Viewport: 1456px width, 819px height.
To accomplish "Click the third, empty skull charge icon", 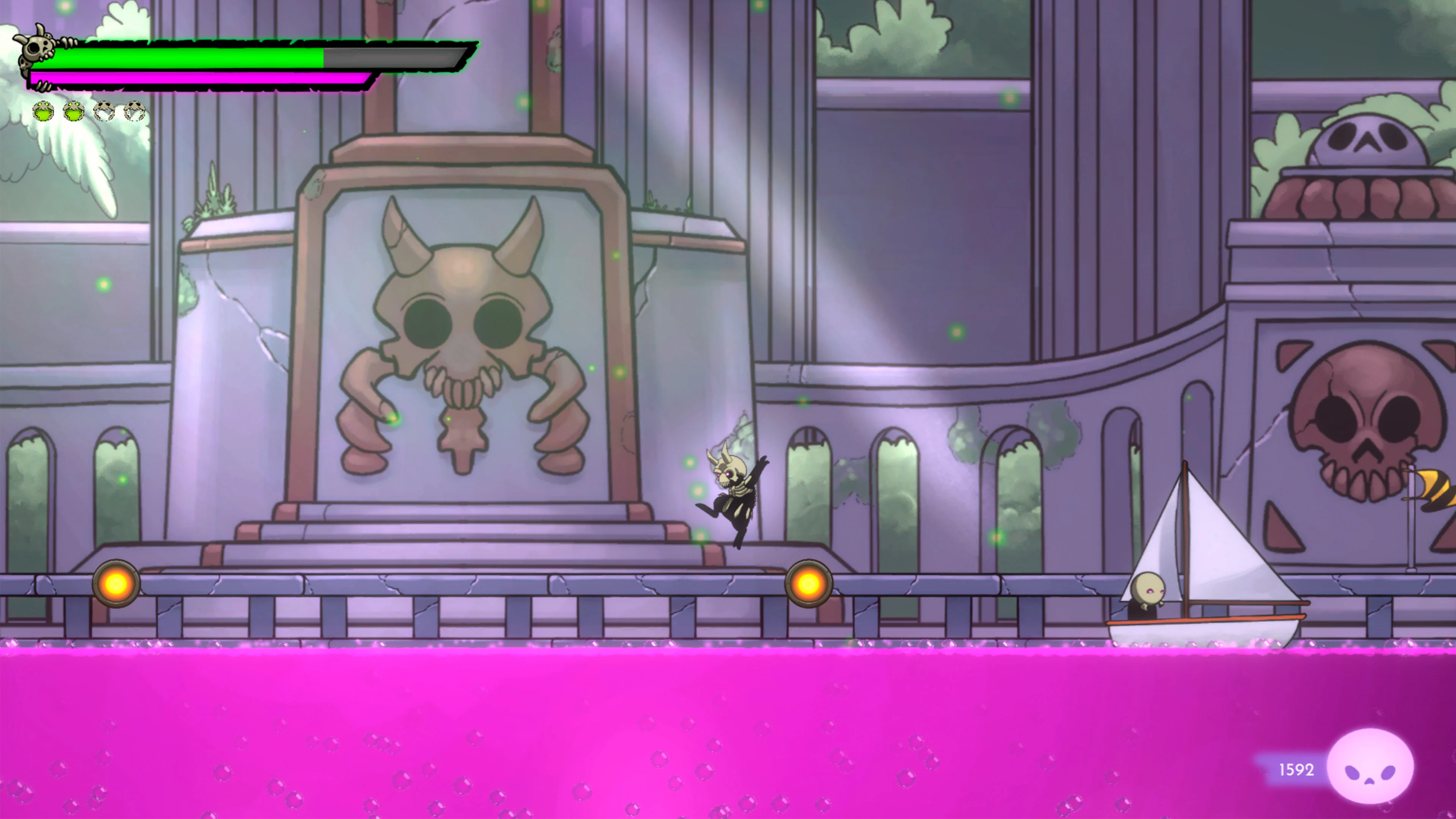I will click(x=105, y=111).
